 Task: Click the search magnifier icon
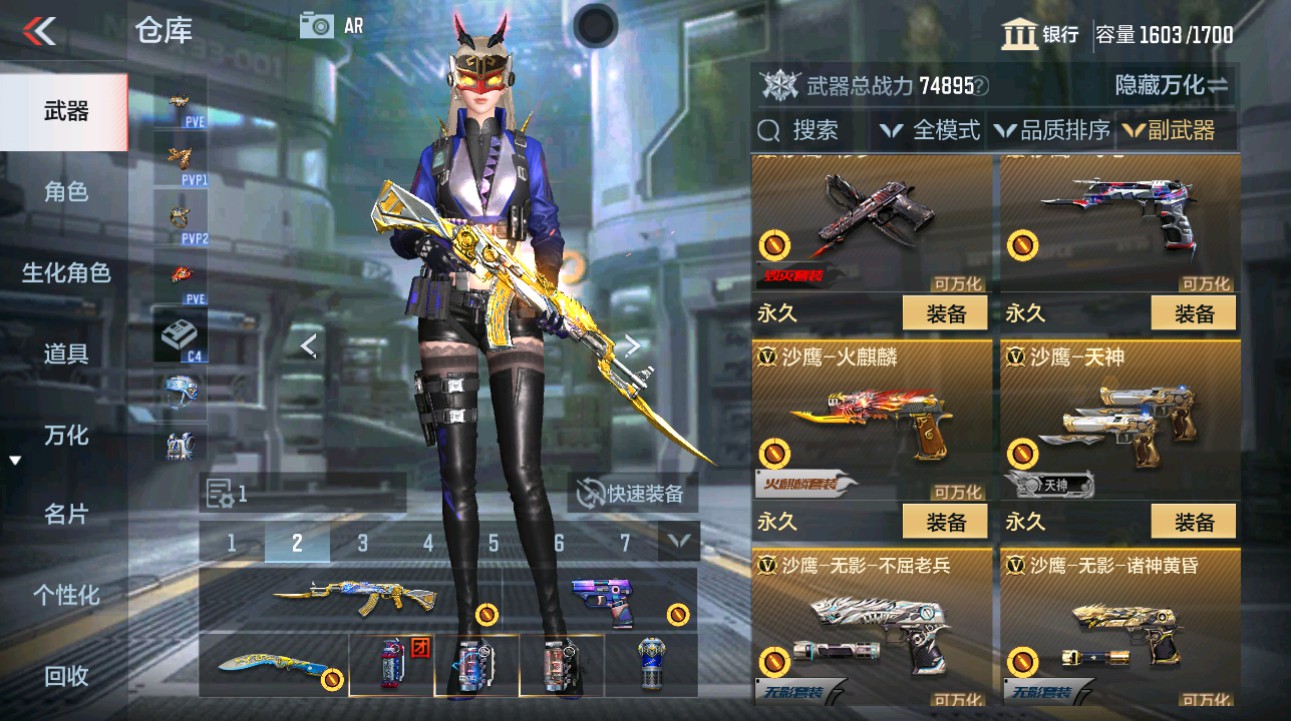(x=767, y=130)
